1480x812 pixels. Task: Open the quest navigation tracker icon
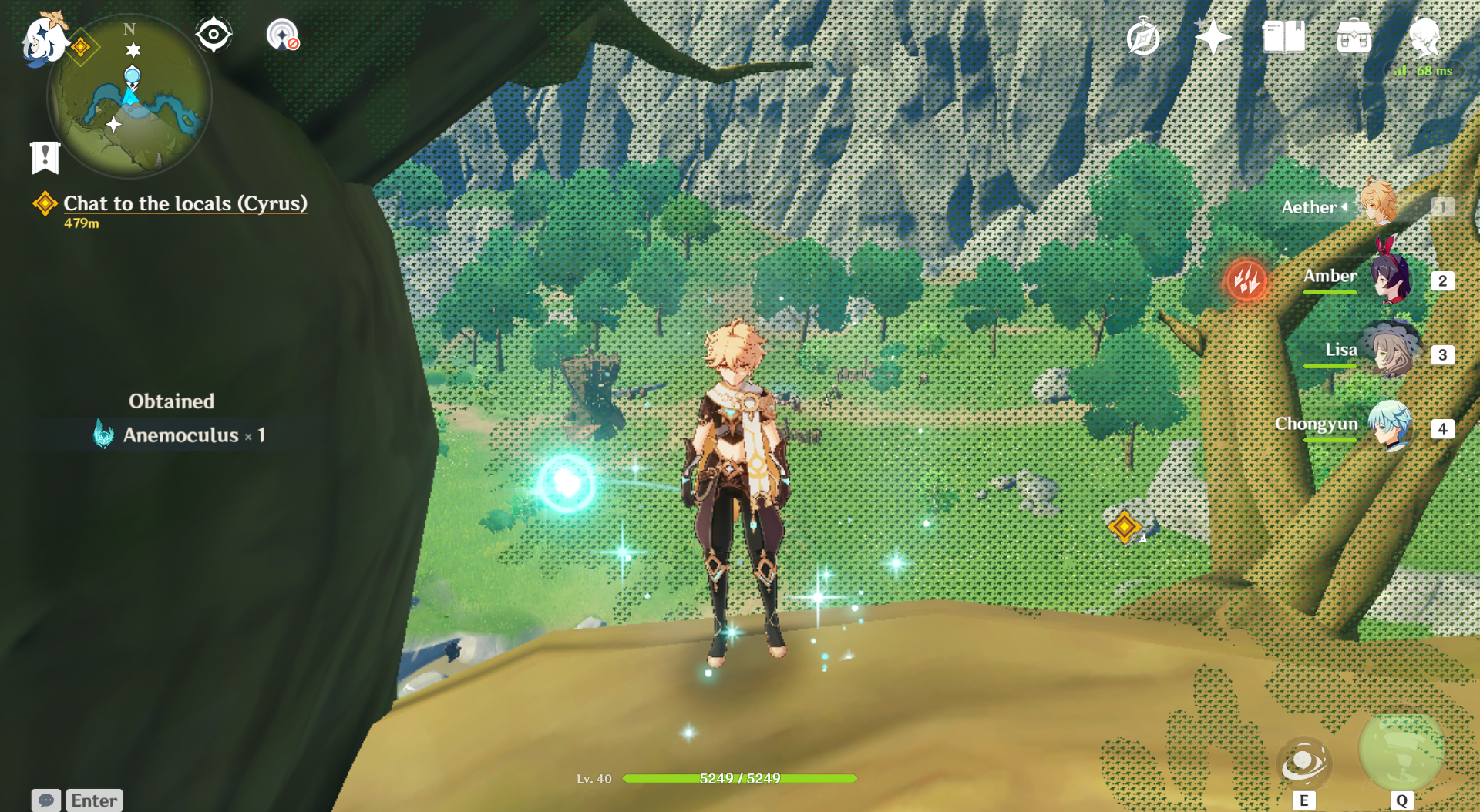click(x=282, y=35)
